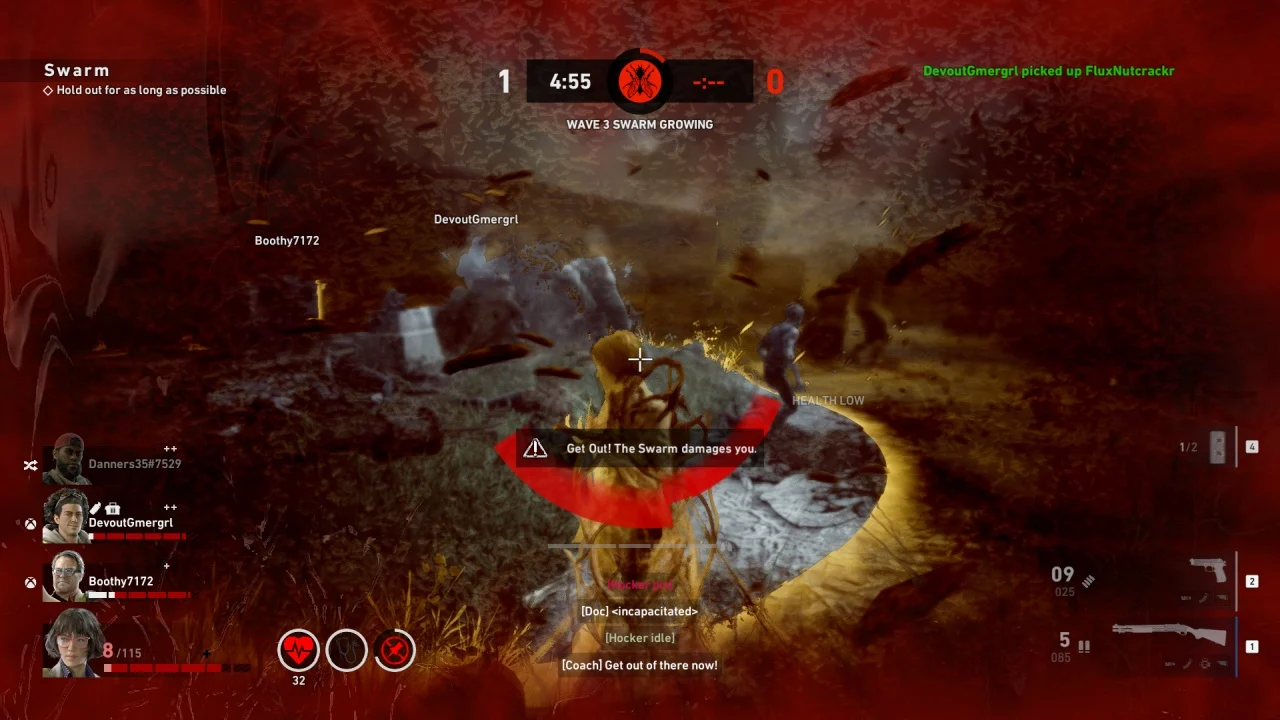Choose Boothy7172's teammate portrait
The image size is (1280, 720).
coord(67,575)
